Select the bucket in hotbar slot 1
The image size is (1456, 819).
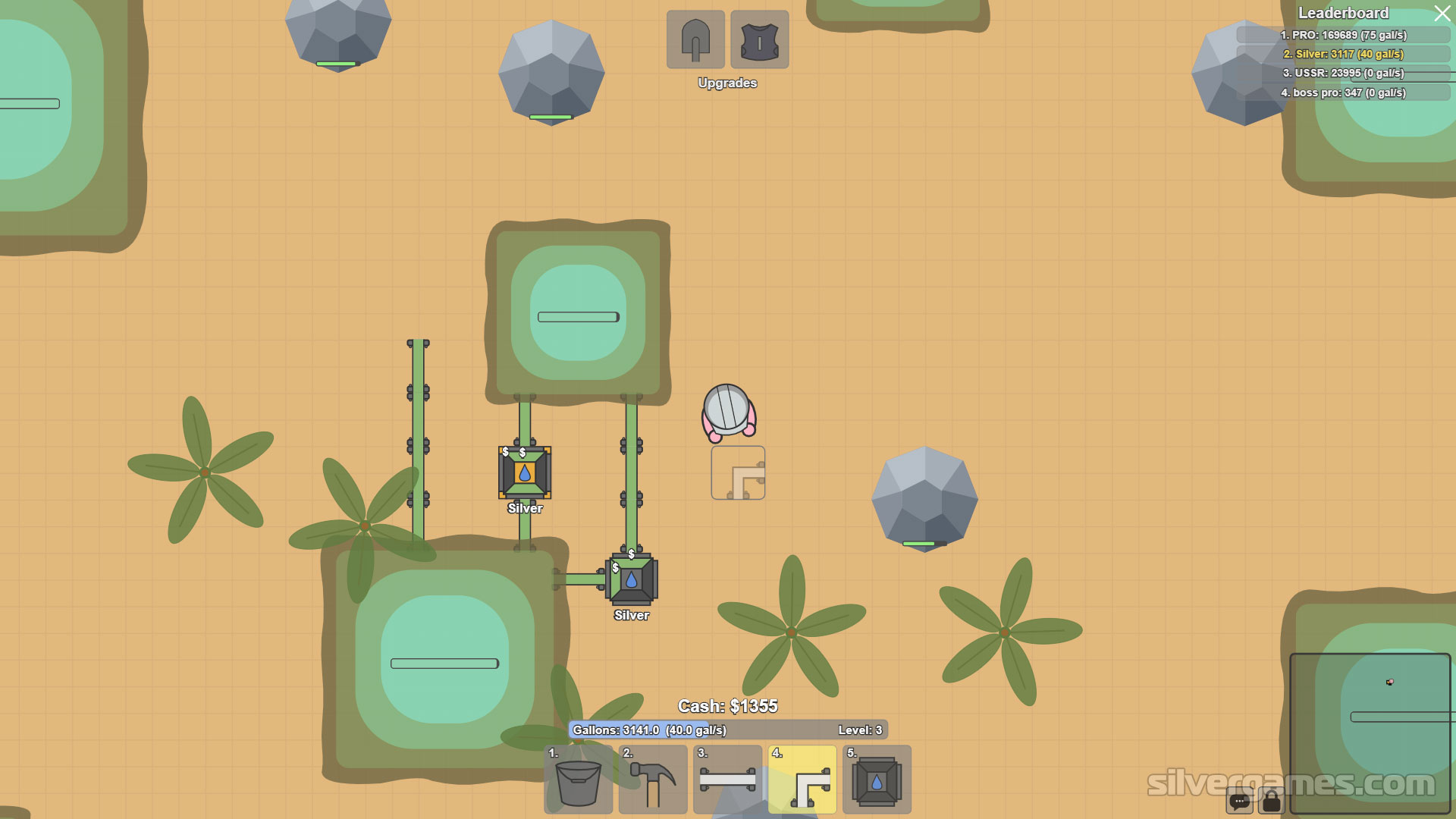point(578,780)
